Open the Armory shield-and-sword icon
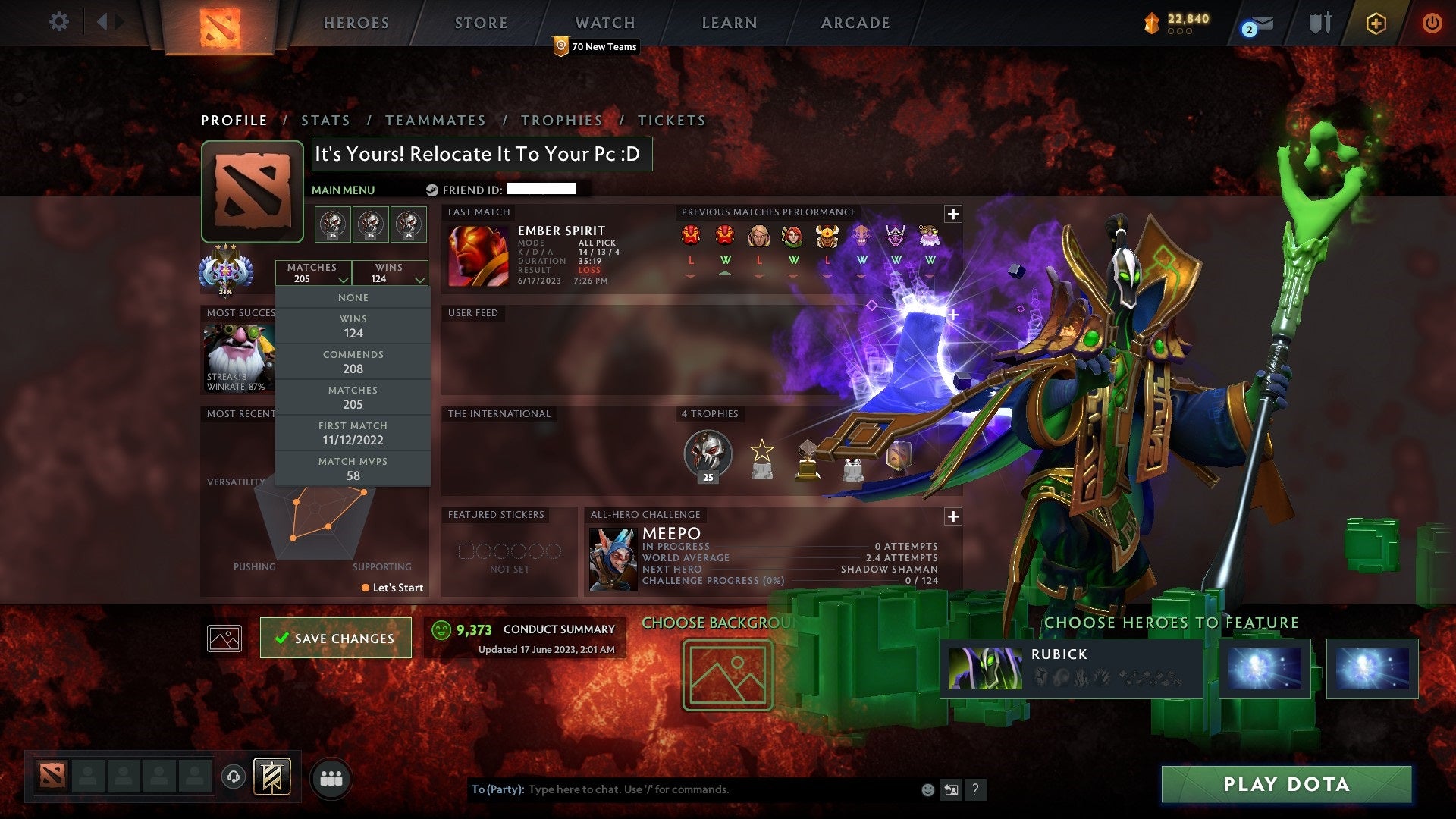The width and height of the screenshot is (1456, 819). (1319, 23)
